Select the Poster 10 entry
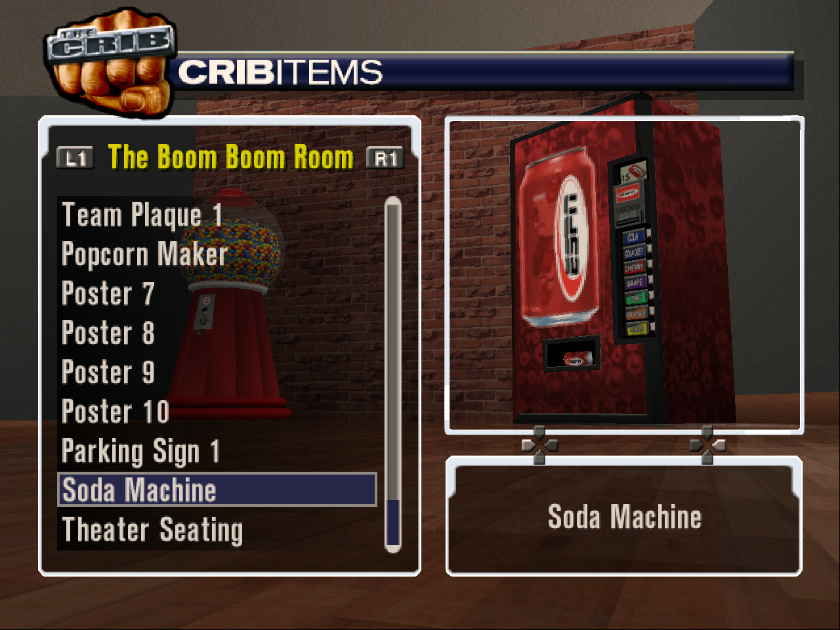840x630 pixels. click(x=115, y=411)
